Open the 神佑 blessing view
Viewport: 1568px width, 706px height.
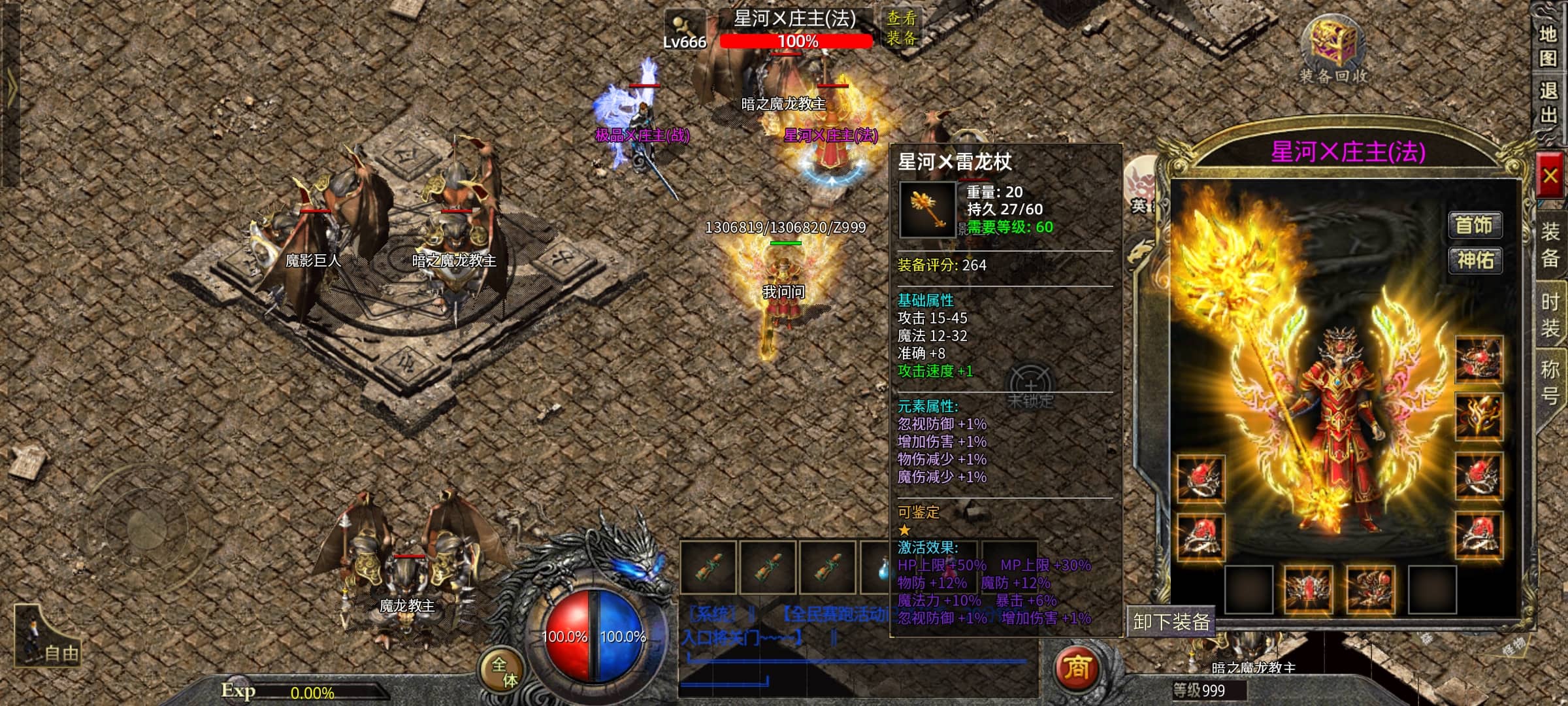point(1475,260)
